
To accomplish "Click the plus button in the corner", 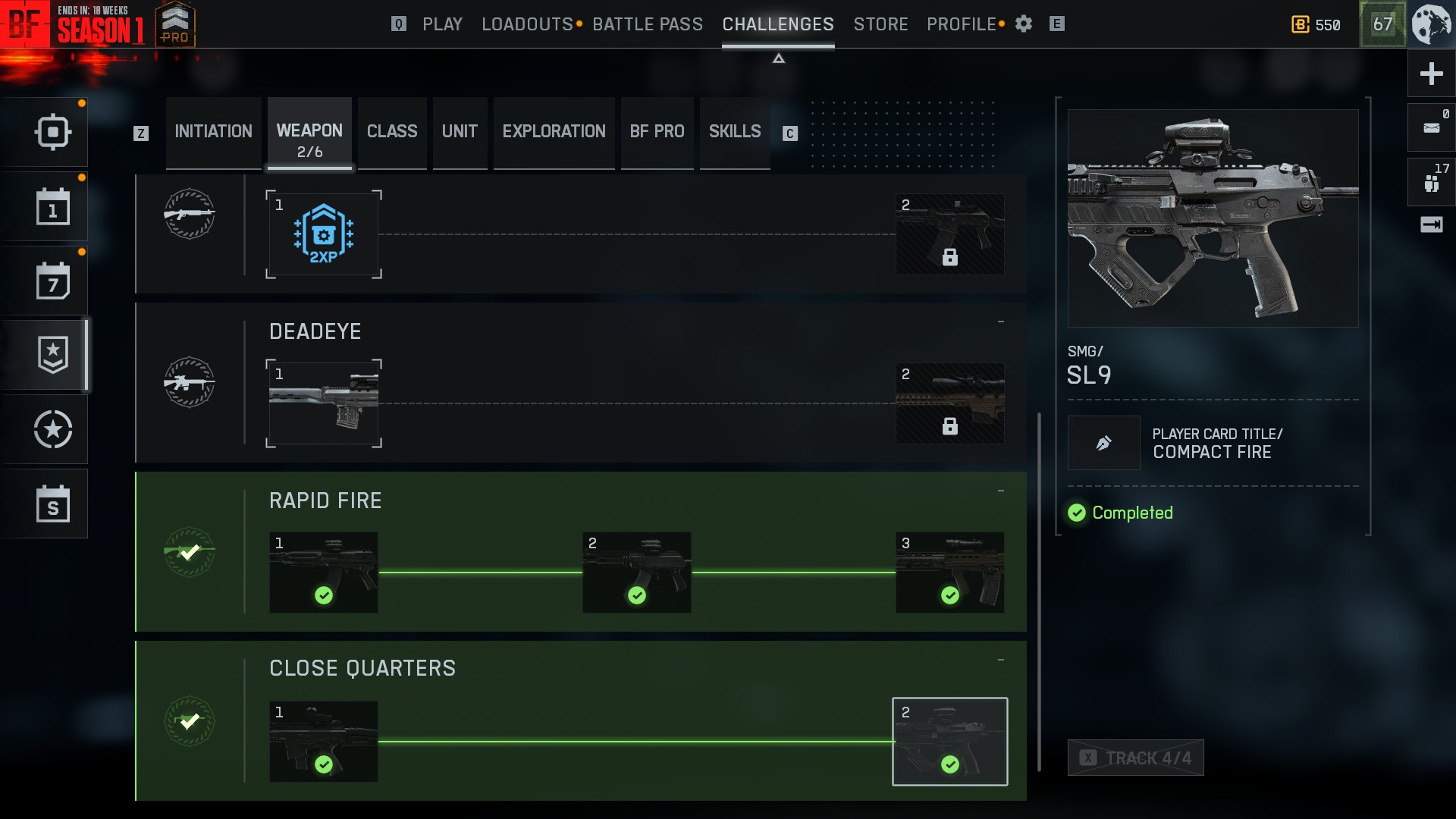I will pyautogui.click(x=1431, y=74).
